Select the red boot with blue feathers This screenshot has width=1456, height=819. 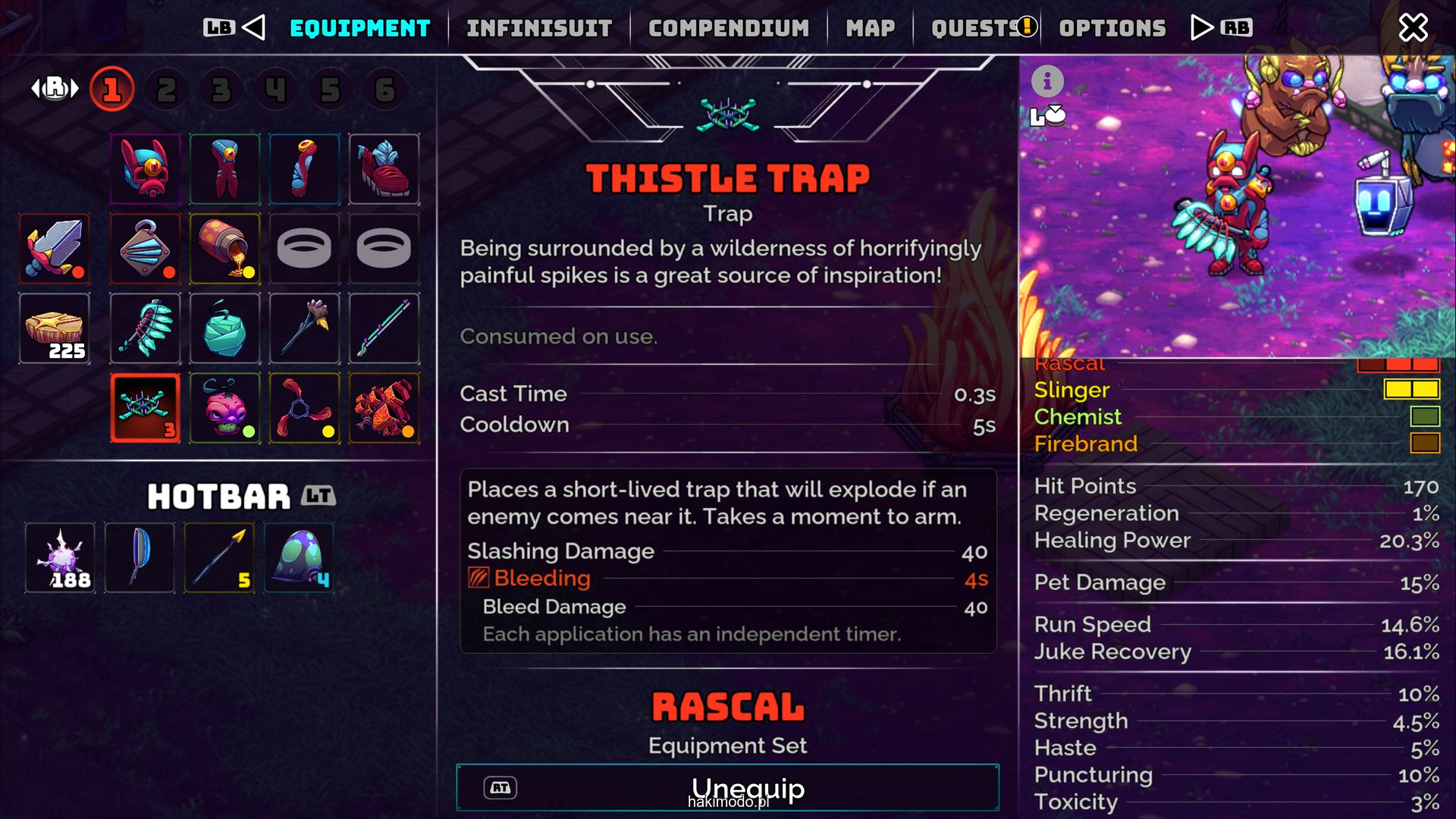pyautogui.click(x=384, y=169)
